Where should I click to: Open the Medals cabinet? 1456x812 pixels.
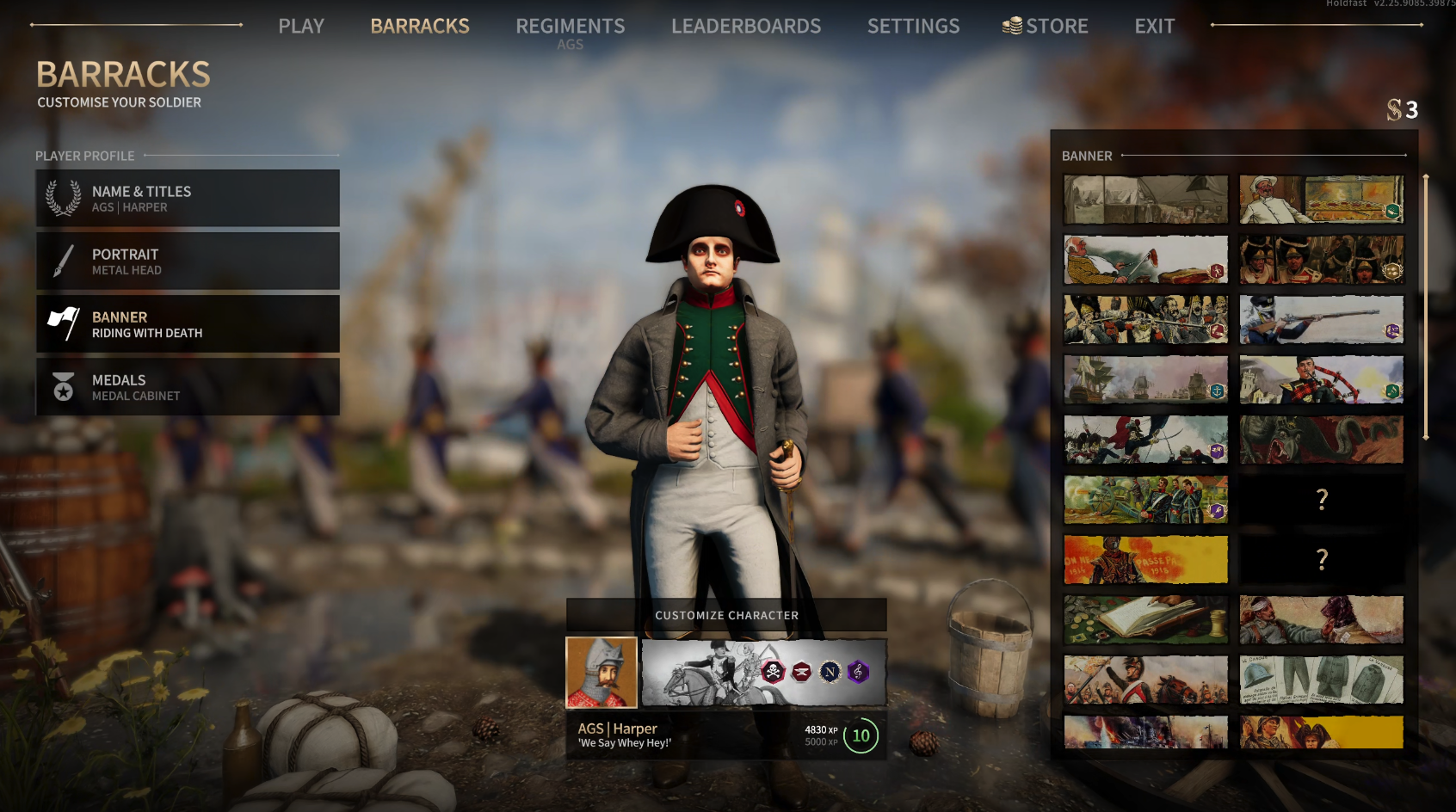click(x=188, y=387)
